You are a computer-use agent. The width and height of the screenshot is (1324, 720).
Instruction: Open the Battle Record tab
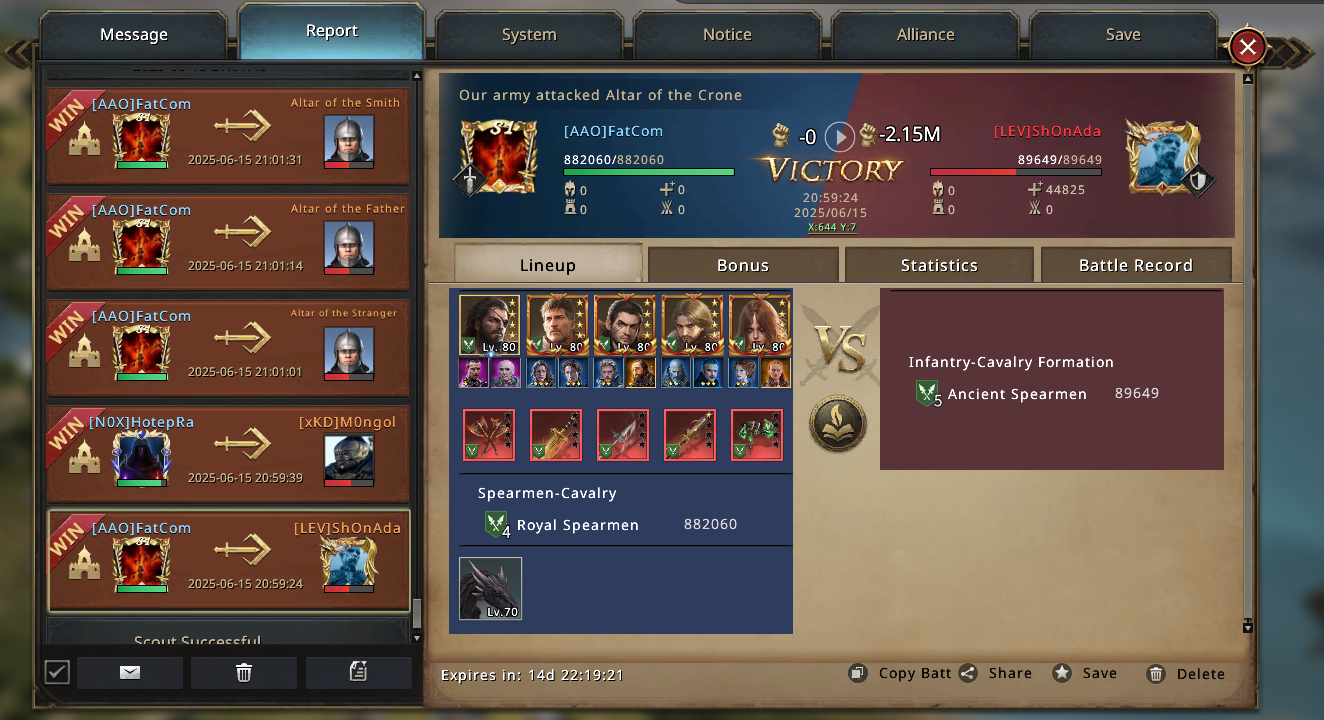(x=1135, y=265)
